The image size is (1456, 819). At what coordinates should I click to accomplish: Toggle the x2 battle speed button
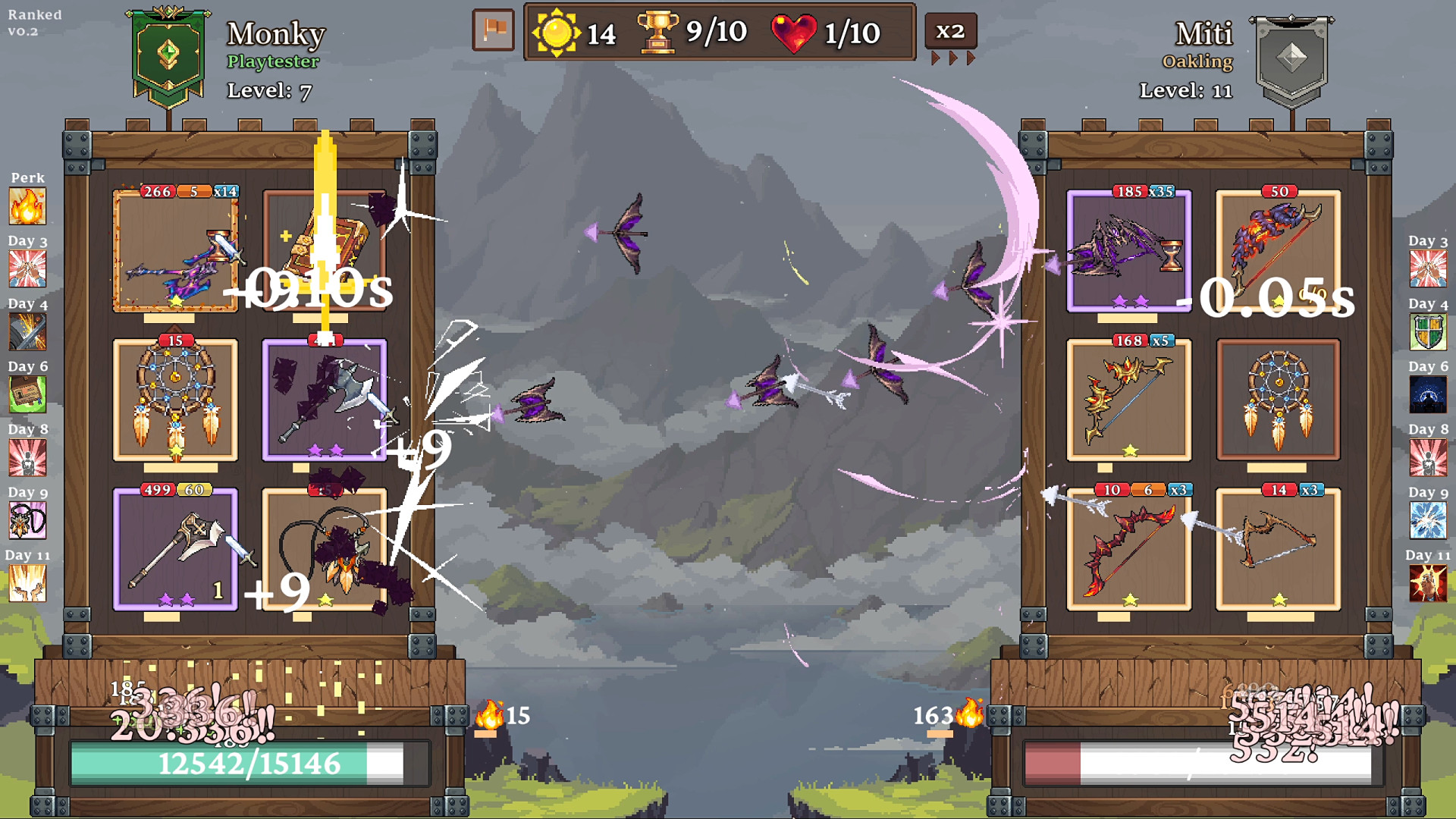tap(952, 31)
